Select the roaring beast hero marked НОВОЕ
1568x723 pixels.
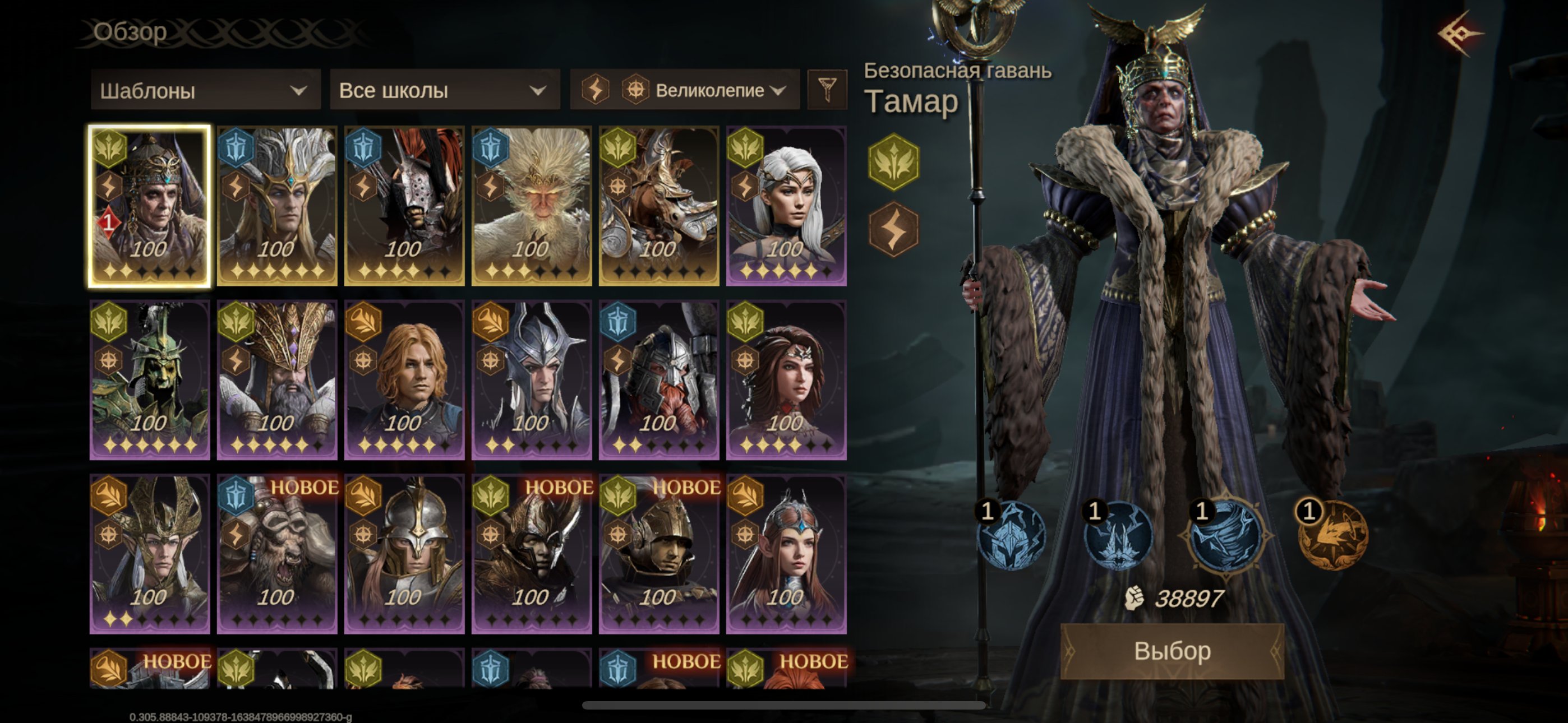277,554
